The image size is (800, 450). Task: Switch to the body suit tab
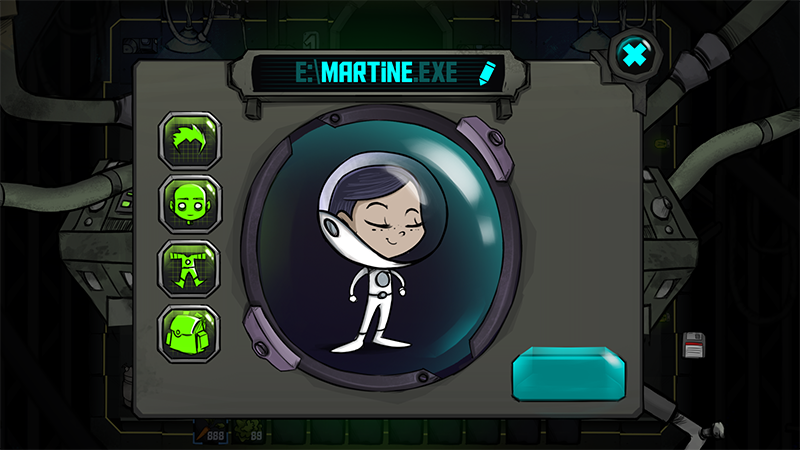(191, 269)
